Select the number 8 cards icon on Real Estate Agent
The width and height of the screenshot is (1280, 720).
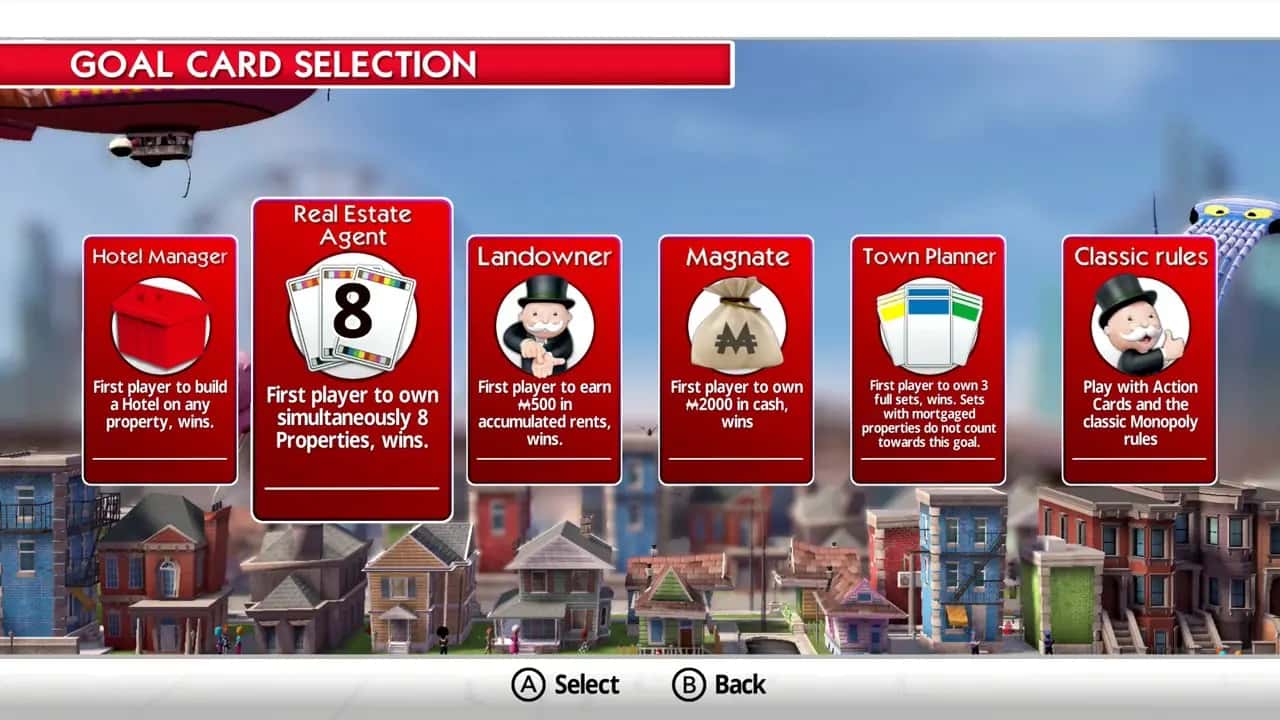coord(352,311)
